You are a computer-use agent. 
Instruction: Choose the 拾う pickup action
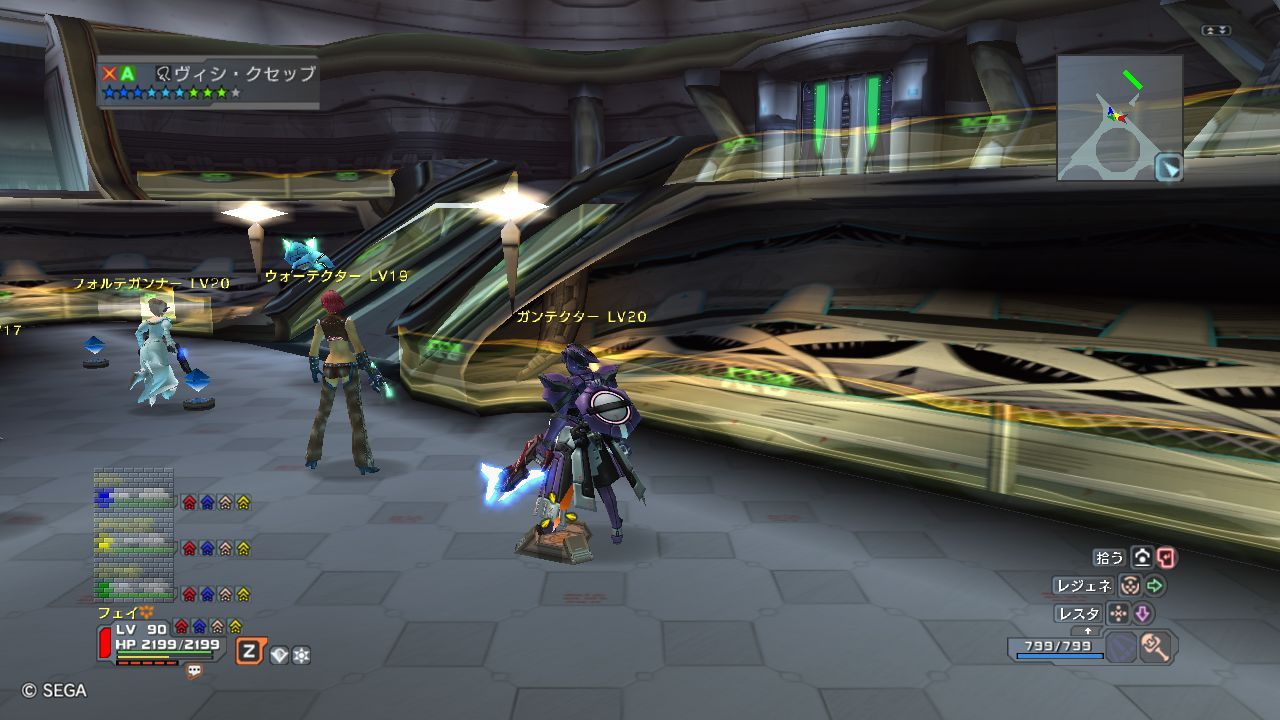[1109, 558]
